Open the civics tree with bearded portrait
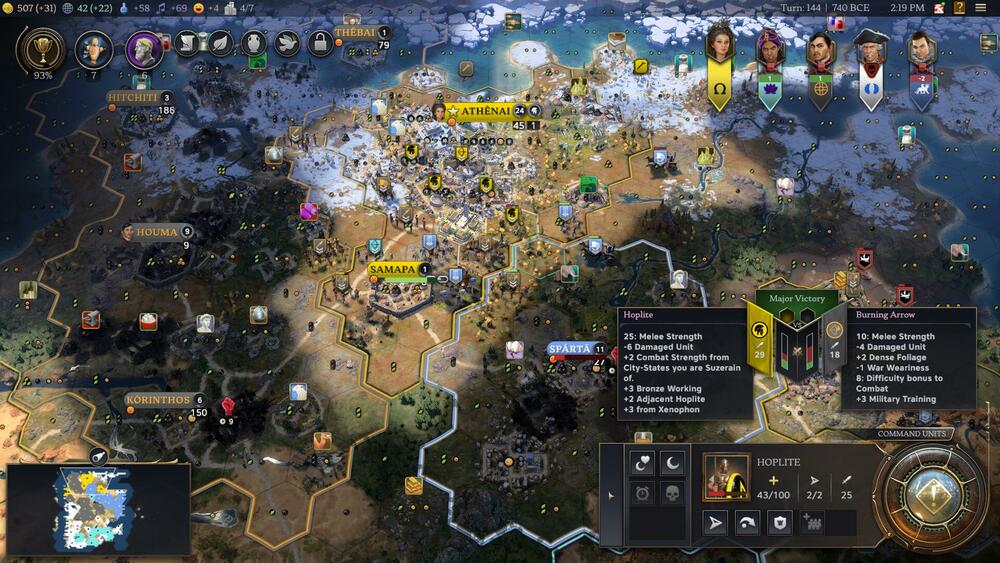This screenshot has height=563, width=1000. click(x=144, y=48)
